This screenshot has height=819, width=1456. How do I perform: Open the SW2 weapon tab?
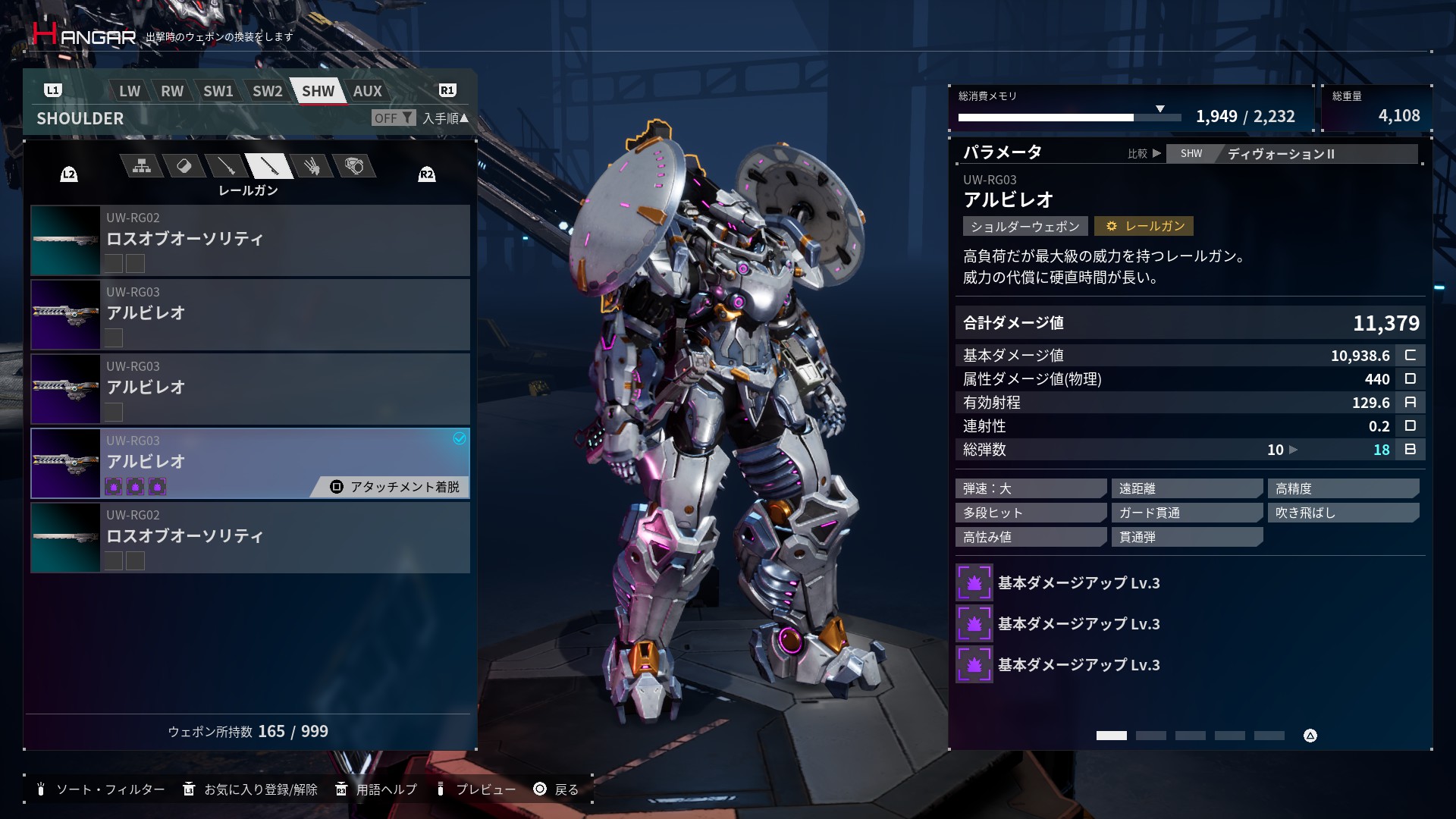pos(267,91)
